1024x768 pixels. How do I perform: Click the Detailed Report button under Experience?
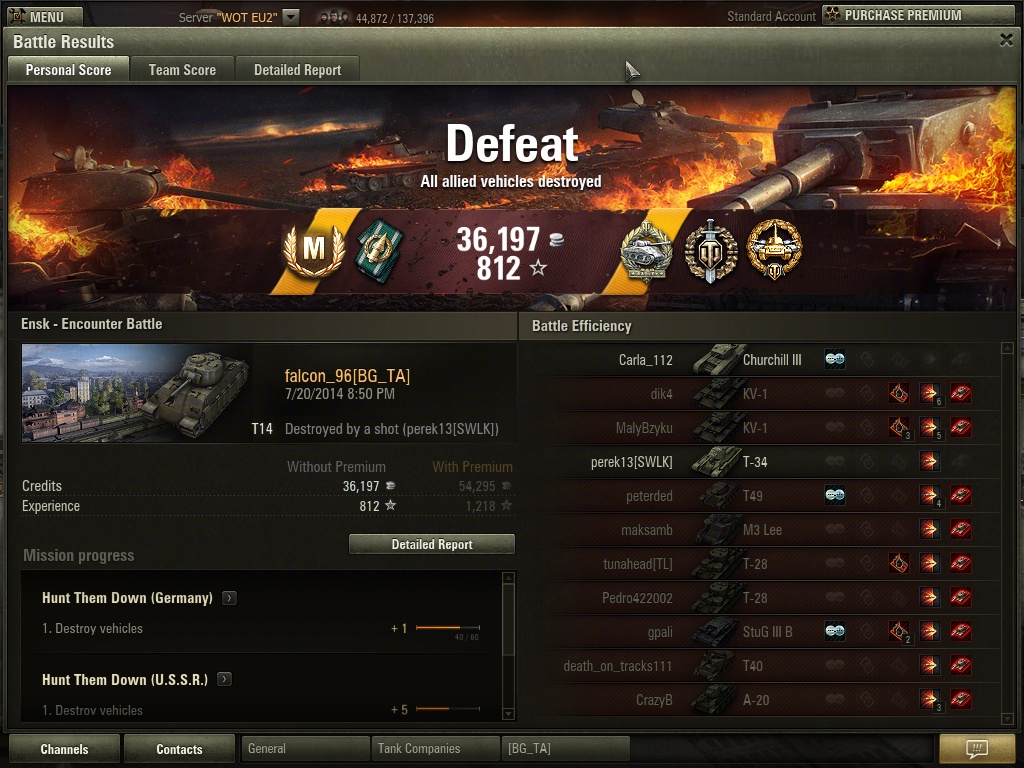pyautogui.click(x=432, y=544)
